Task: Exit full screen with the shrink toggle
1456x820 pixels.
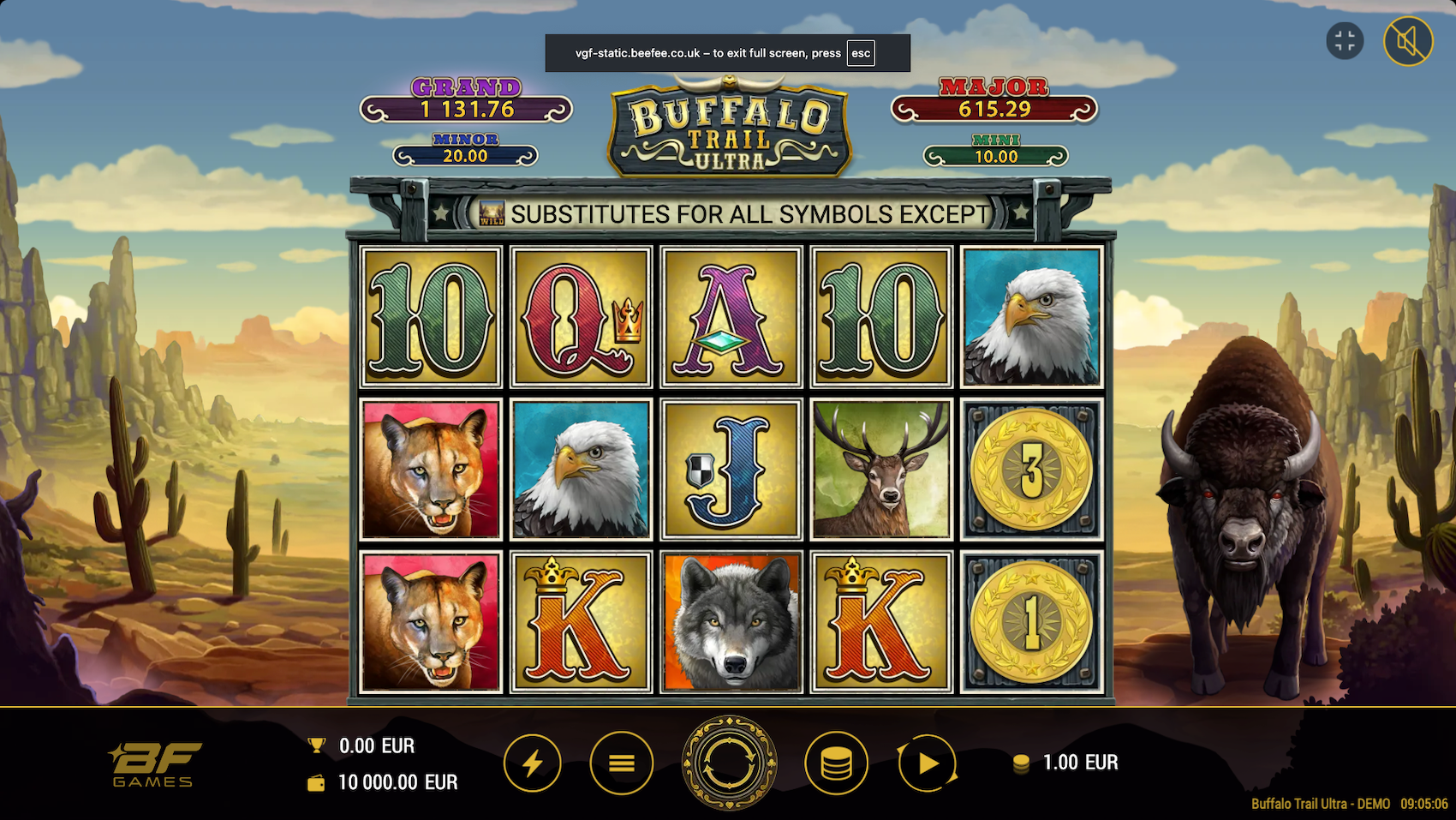Action: (x=1344, y=39)
